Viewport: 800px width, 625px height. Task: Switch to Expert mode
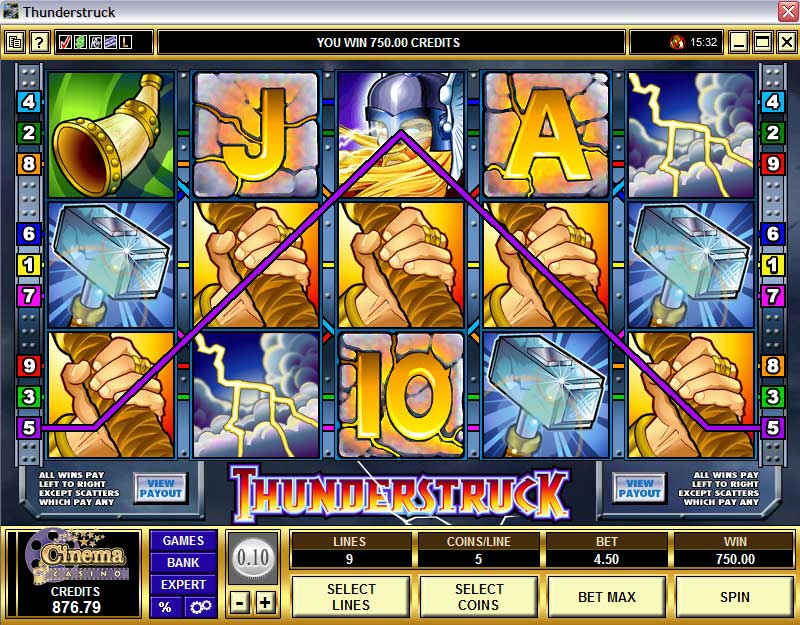pos(183,585)
